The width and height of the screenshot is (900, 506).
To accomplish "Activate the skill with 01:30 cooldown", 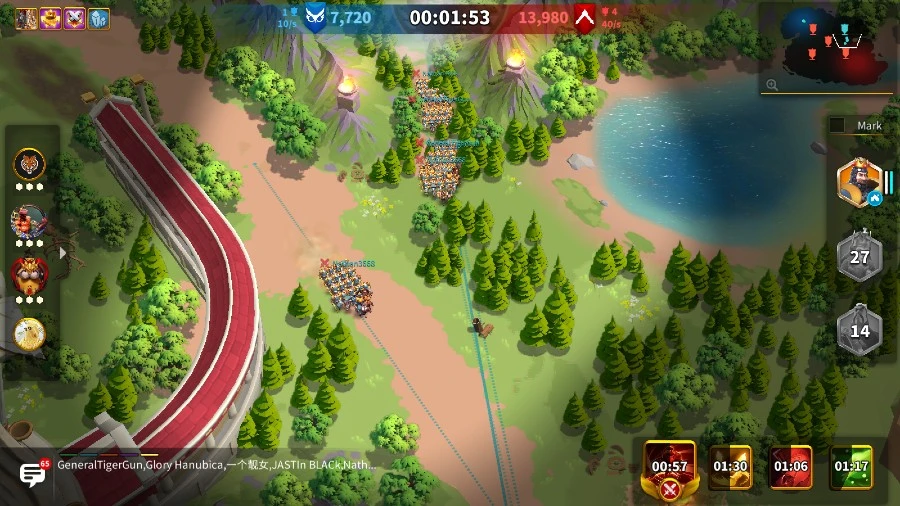I will point(730,467).
